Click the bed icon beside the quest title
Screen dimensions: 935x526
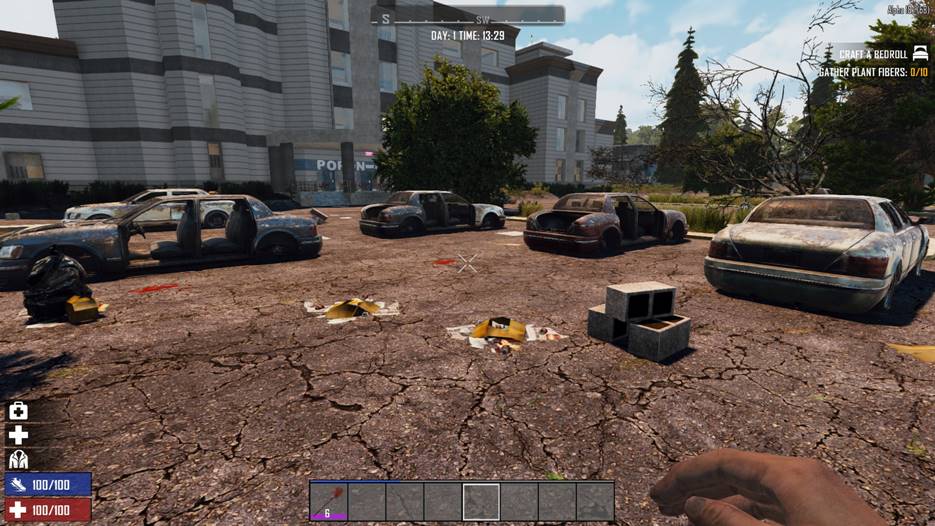click(920, 53)
